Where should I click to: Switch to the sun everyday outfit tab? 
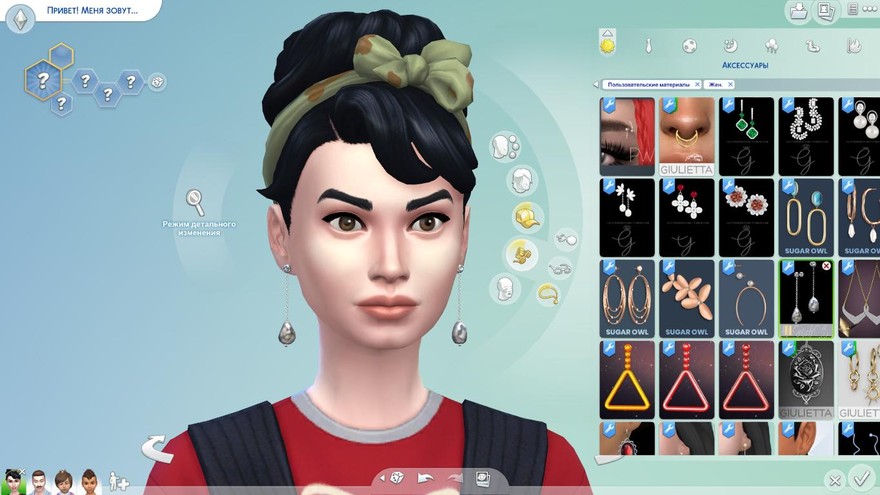607,44
